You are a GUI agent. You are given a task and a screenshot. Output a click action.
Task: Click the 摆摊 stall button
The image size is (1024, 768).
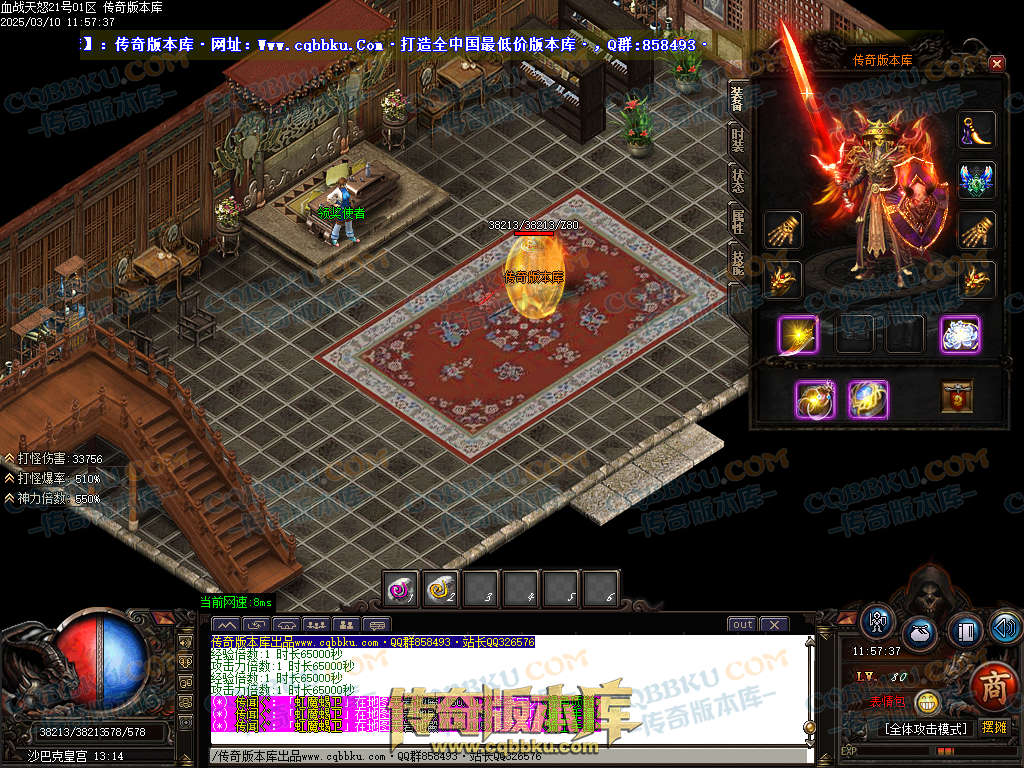click(x=994, y=727)
